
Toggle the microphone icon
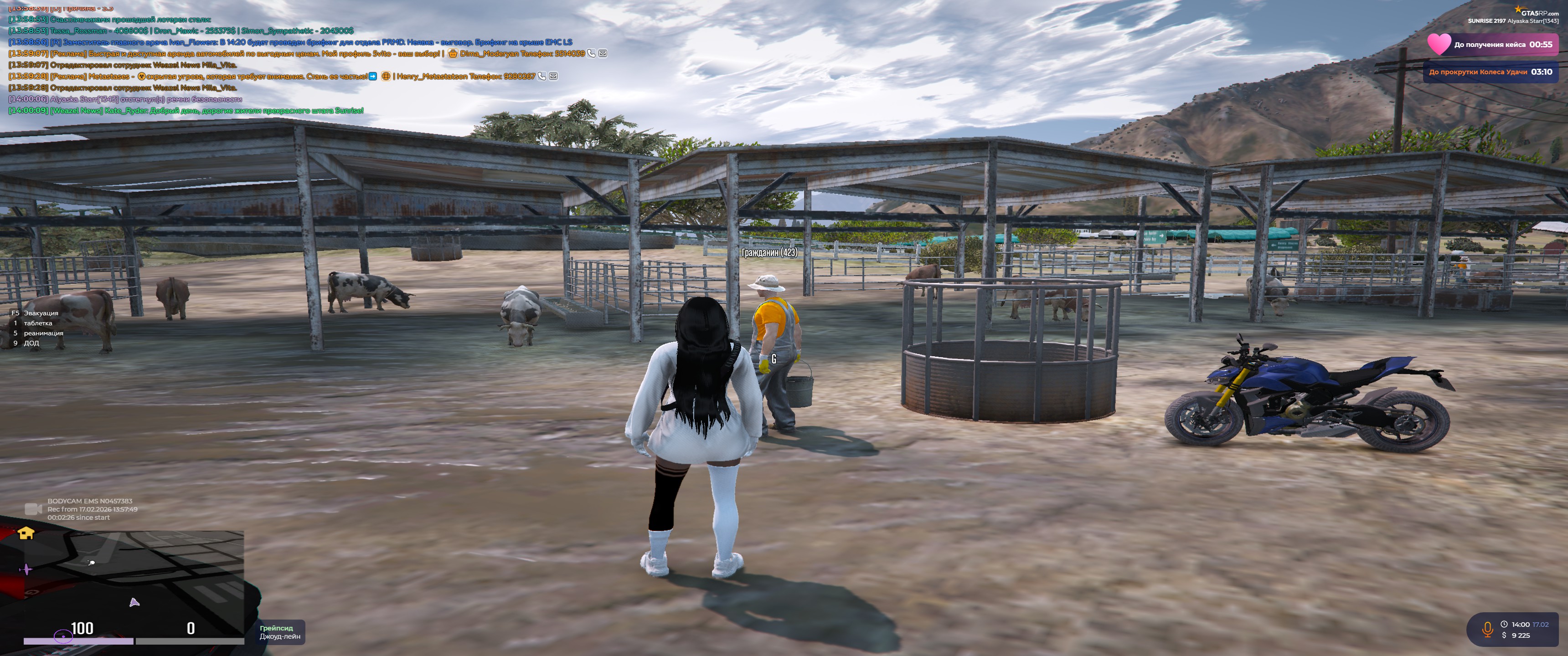(x=1487, y=629)
